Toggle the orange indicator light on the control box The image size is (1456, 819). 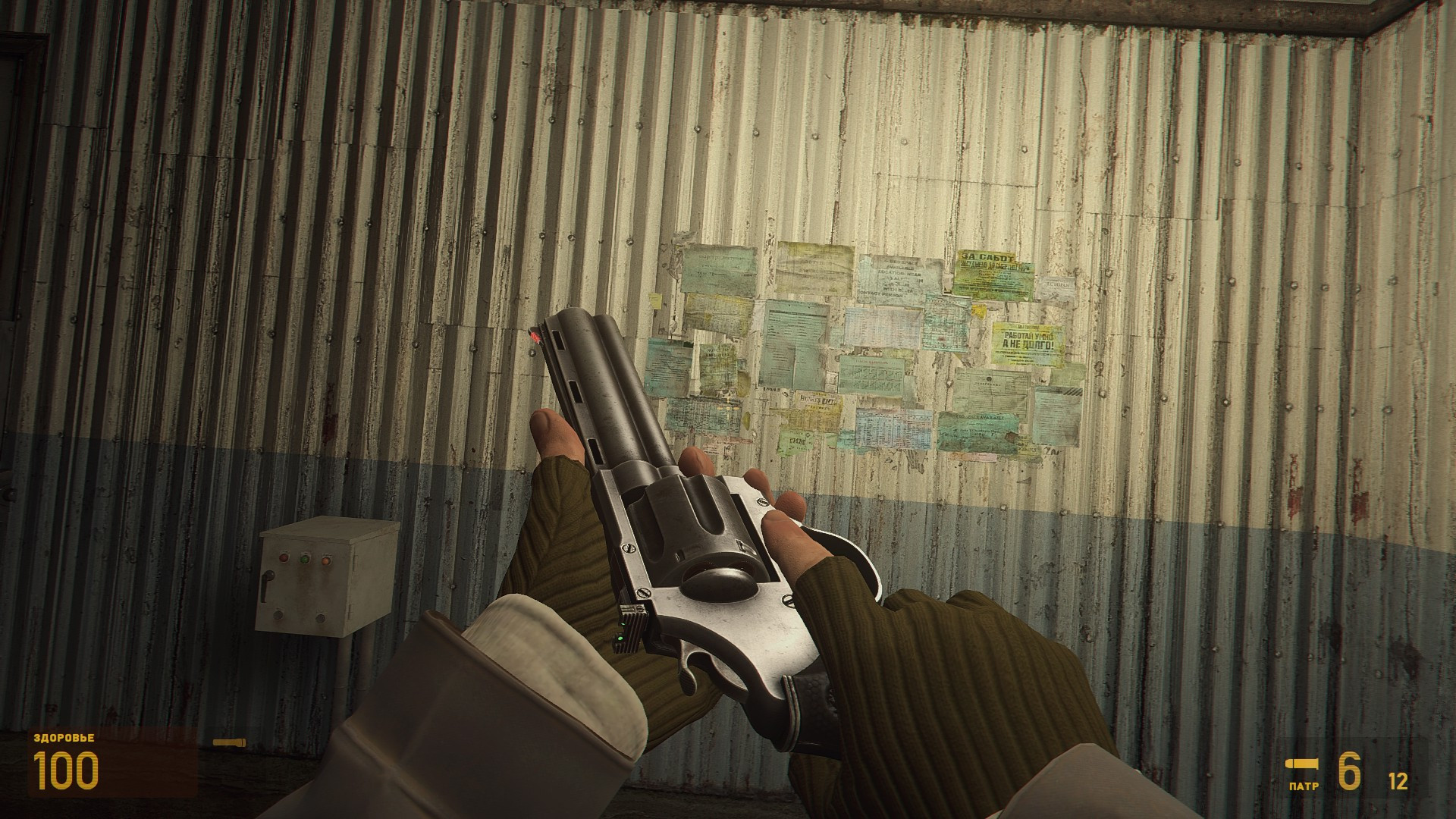click(326, 560)
